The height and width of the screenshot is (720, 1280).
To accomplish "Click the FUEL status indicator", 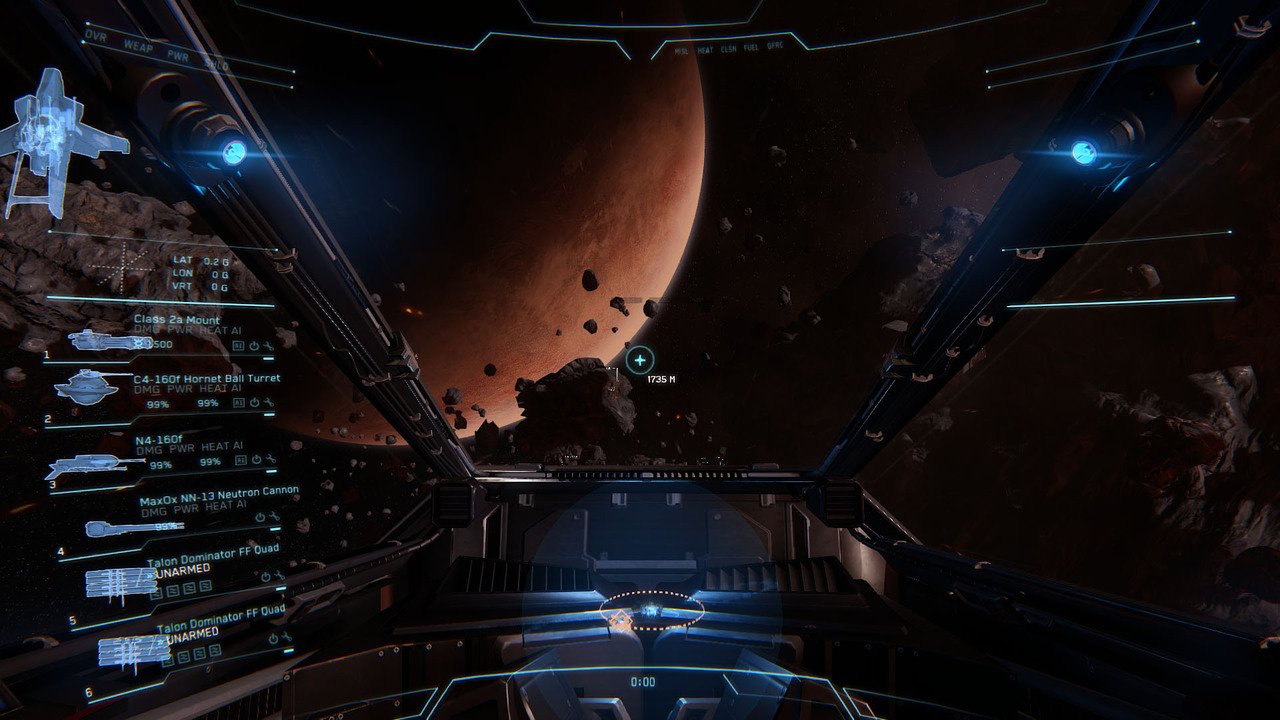I will tap(752, 49).
